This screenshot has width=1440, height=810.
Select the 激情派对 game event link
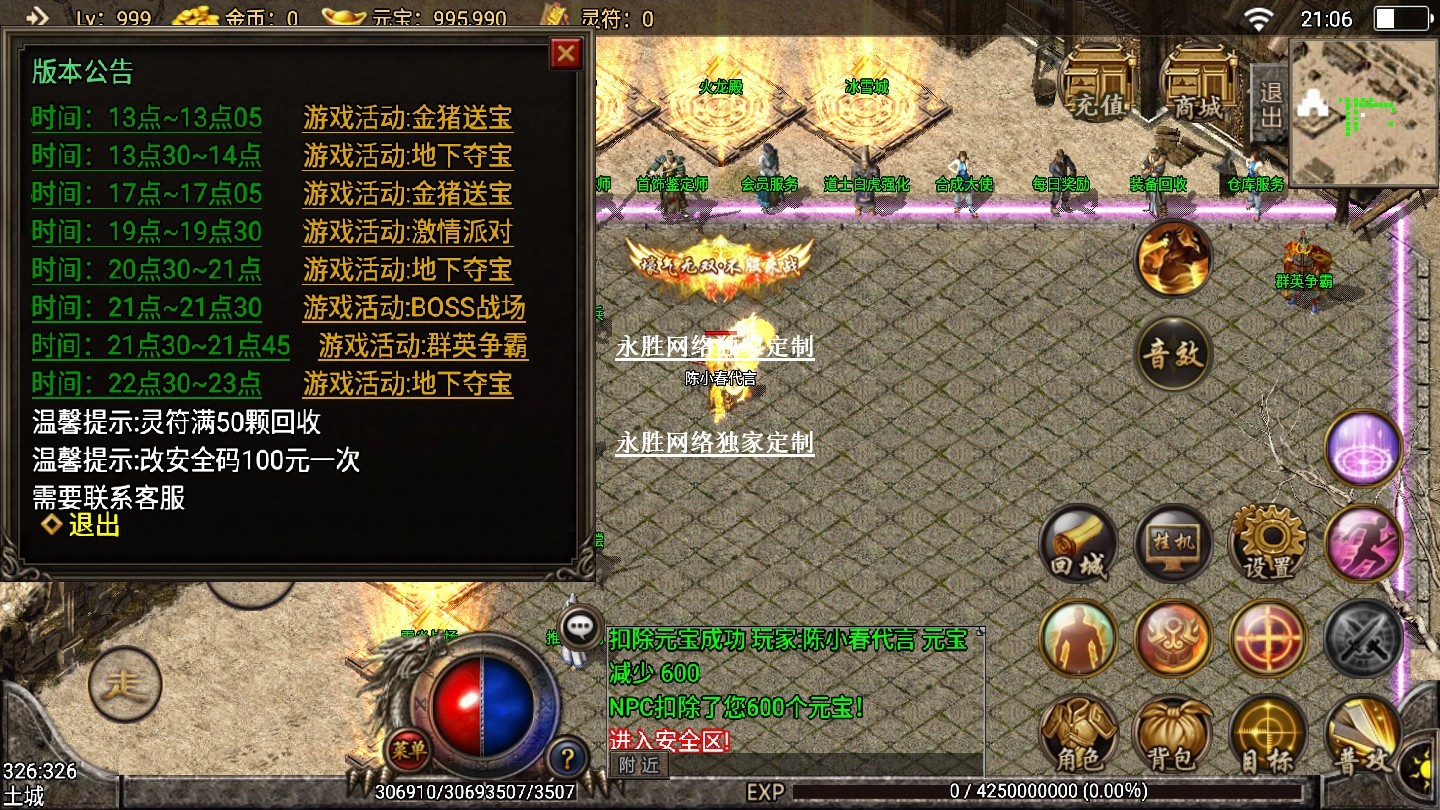pos(407,232)
